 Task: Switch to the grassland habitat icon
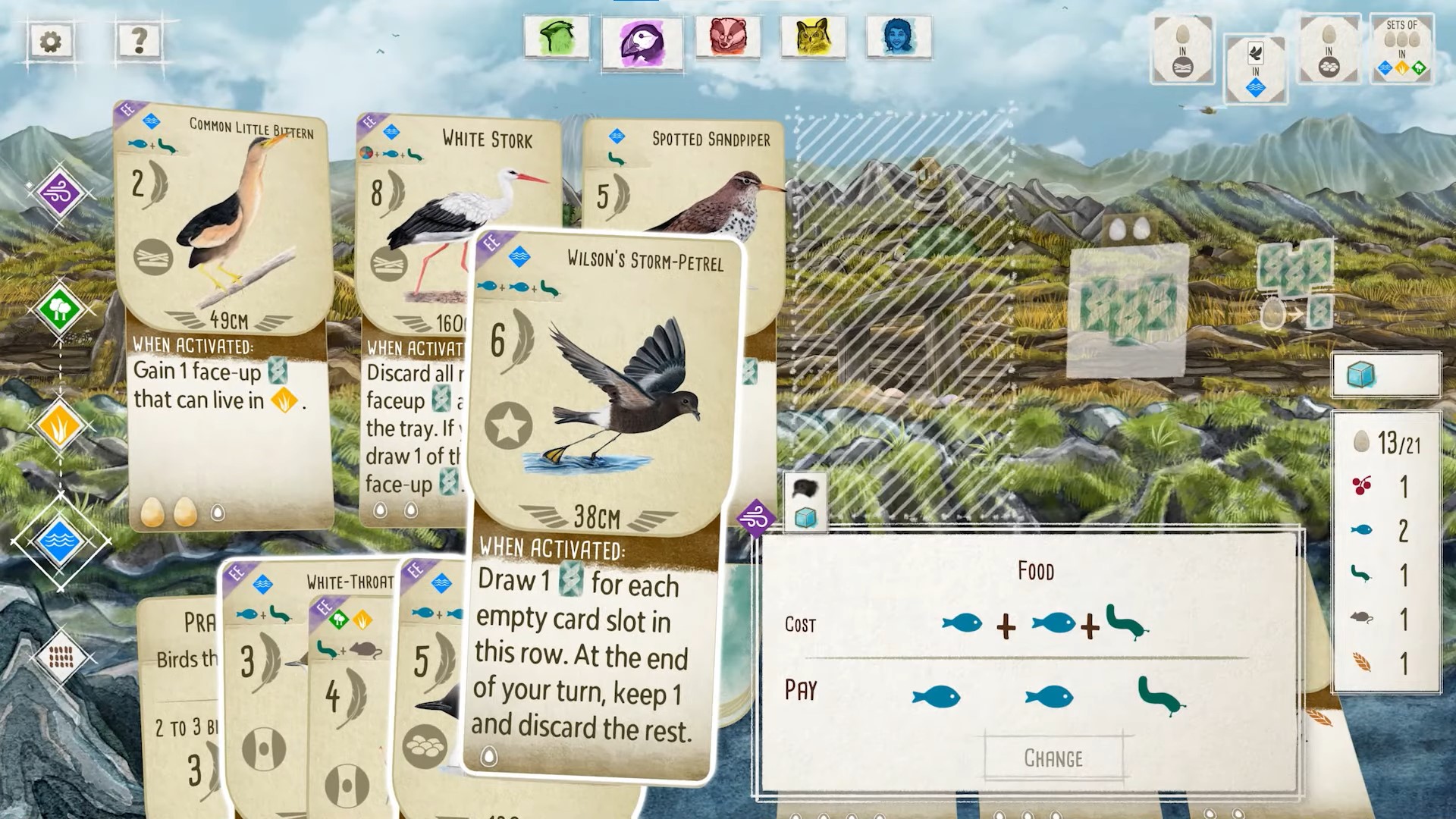[x=59, y=427]
